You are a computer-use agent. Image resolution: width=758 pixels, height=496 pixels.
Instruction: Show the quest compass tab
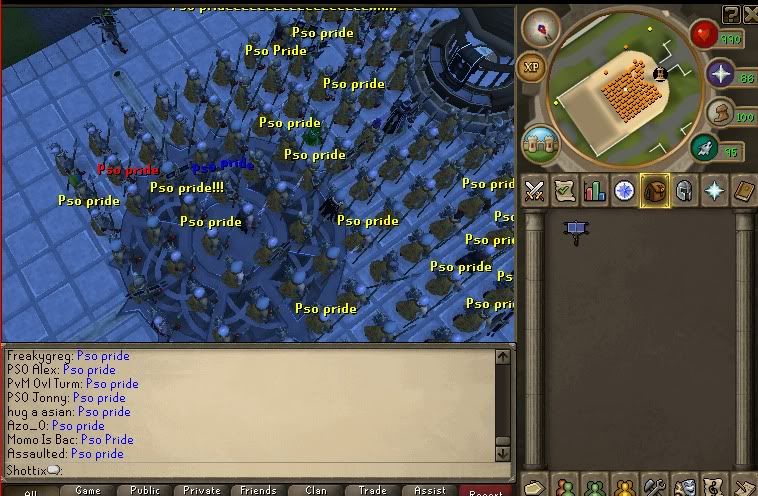tap(625, 190)
